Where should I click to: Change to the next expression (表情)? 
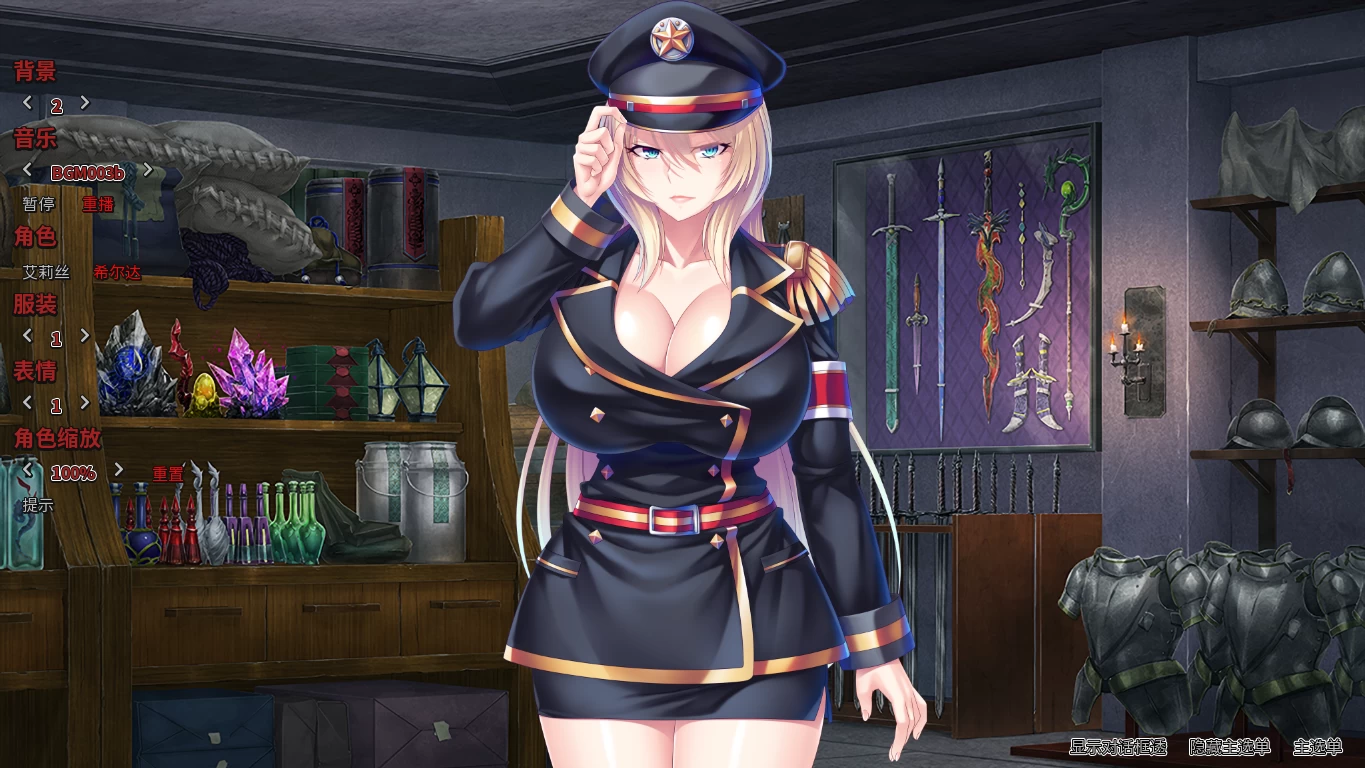click(x=85, y=405)
